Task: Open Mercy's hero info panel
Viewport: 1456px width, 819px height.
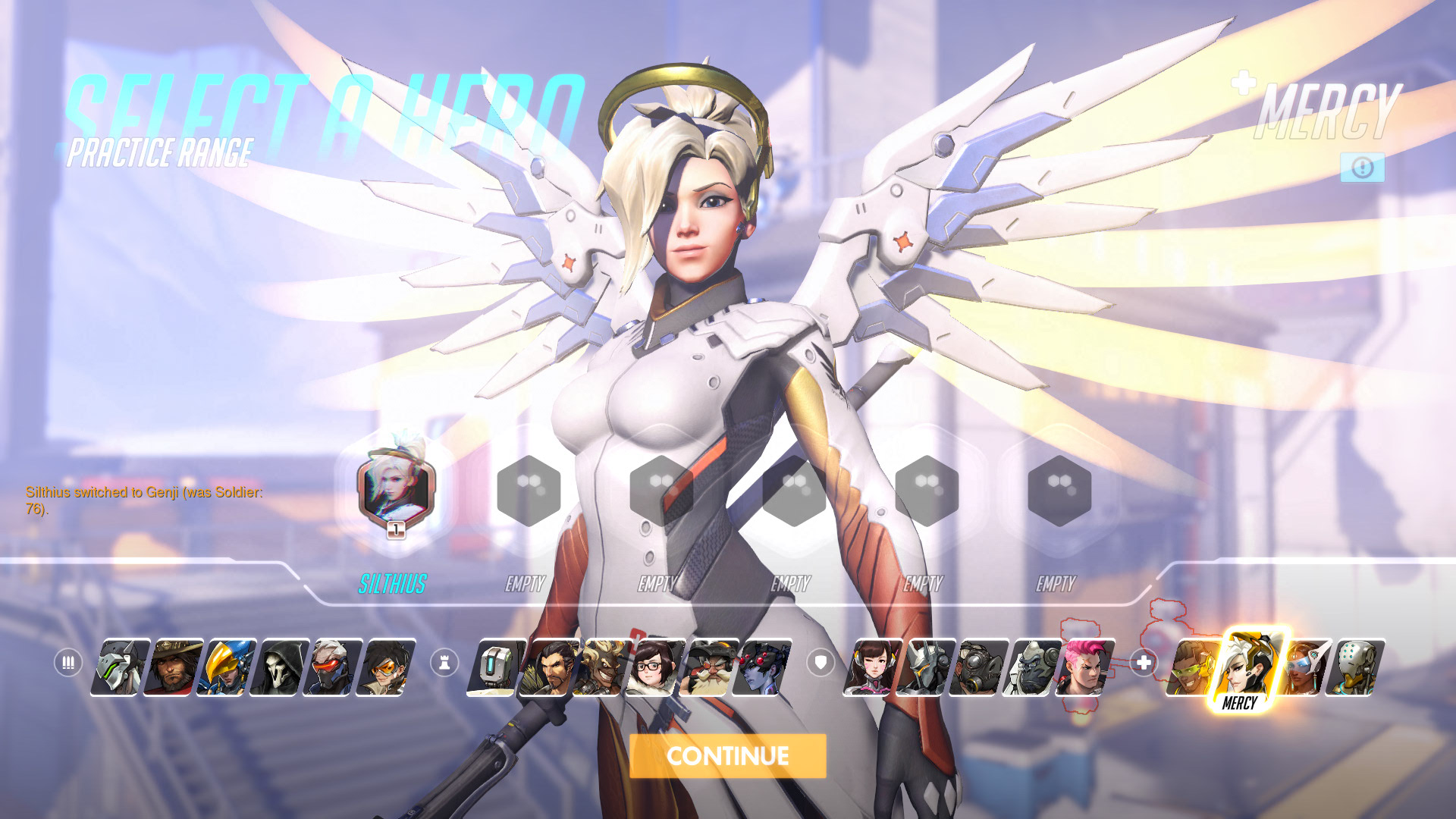Action: click(1362, 168)
